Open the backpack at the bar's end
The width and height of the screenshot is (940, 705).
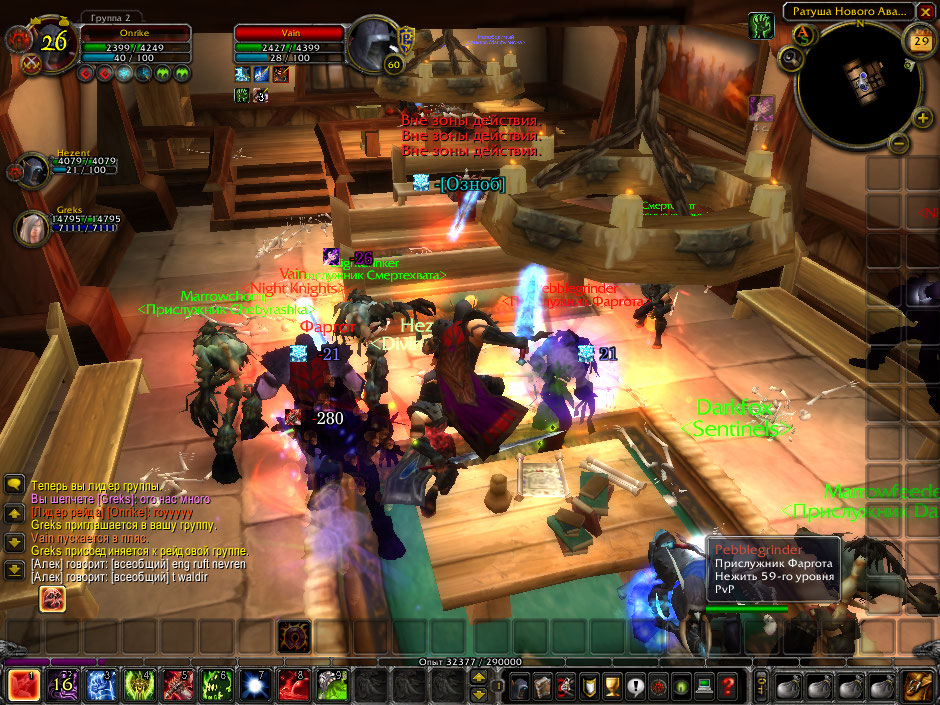[x=919, y=686]
